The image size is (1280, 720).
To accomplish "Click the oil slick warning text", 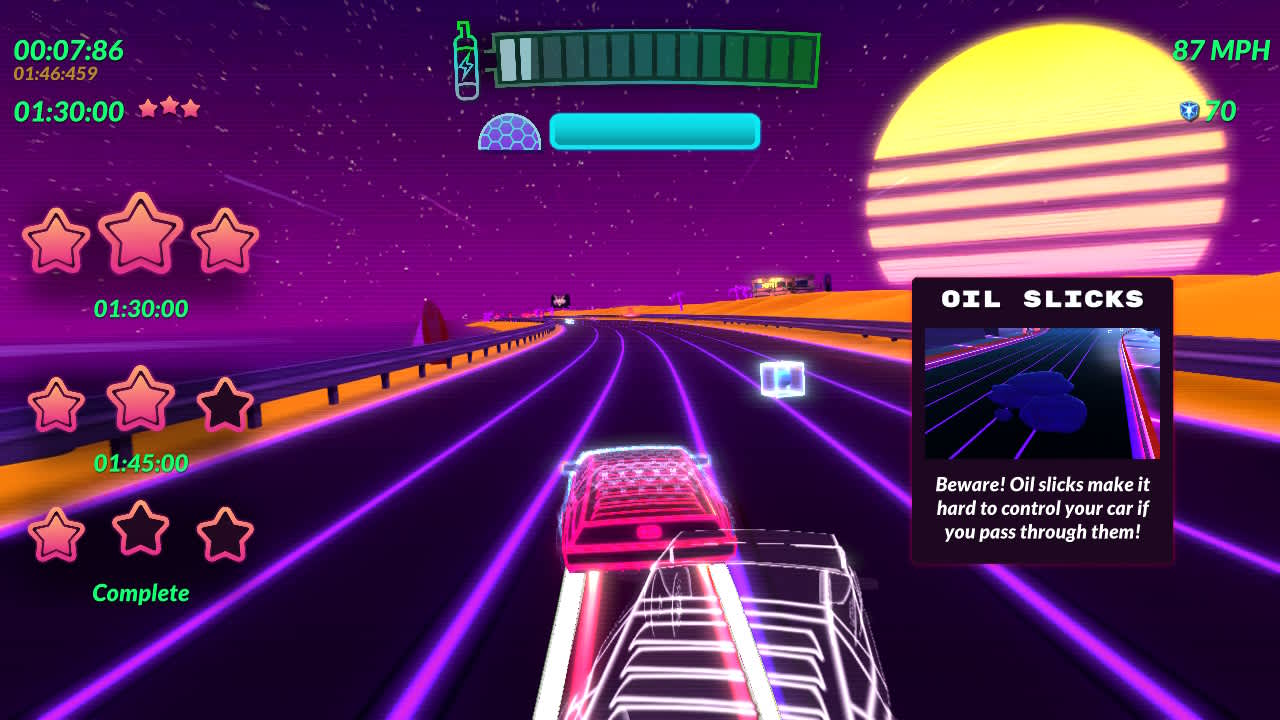I will point(1045,508).
